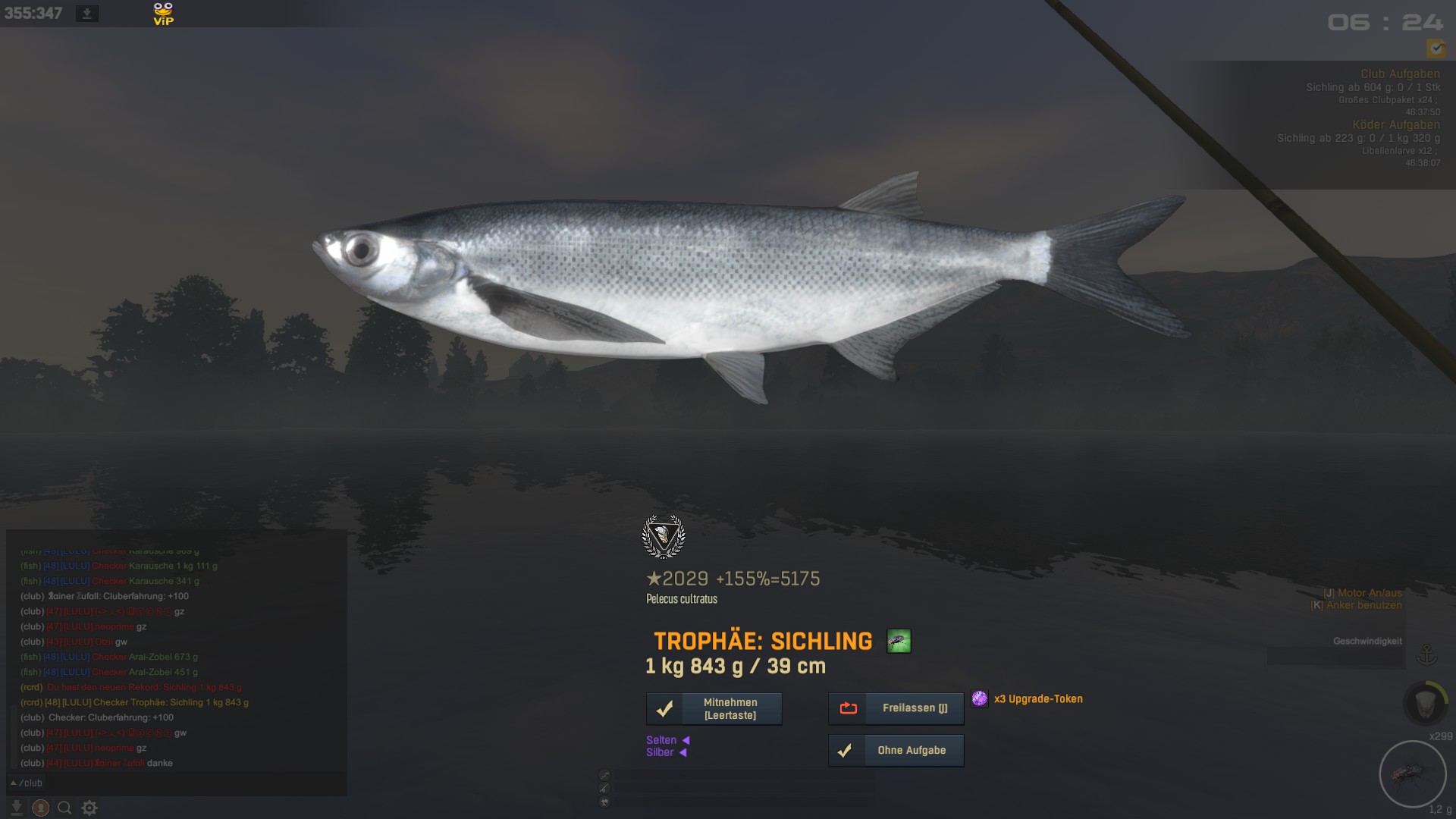Click the anchor icon

pyautogui.click(x=1427, y=654)
